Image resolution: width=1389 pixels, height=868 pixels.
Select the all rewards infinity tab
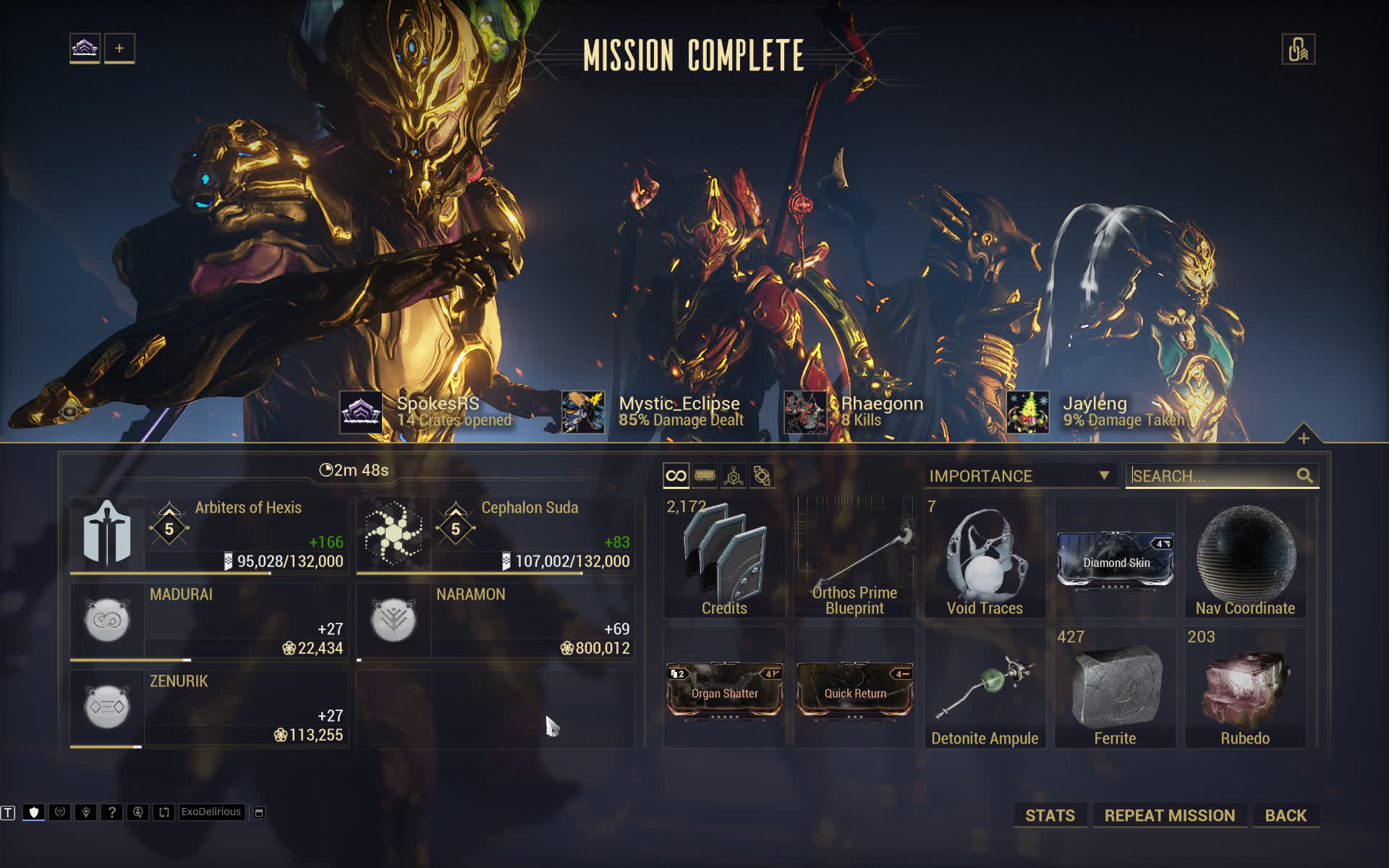pos(676,476)
